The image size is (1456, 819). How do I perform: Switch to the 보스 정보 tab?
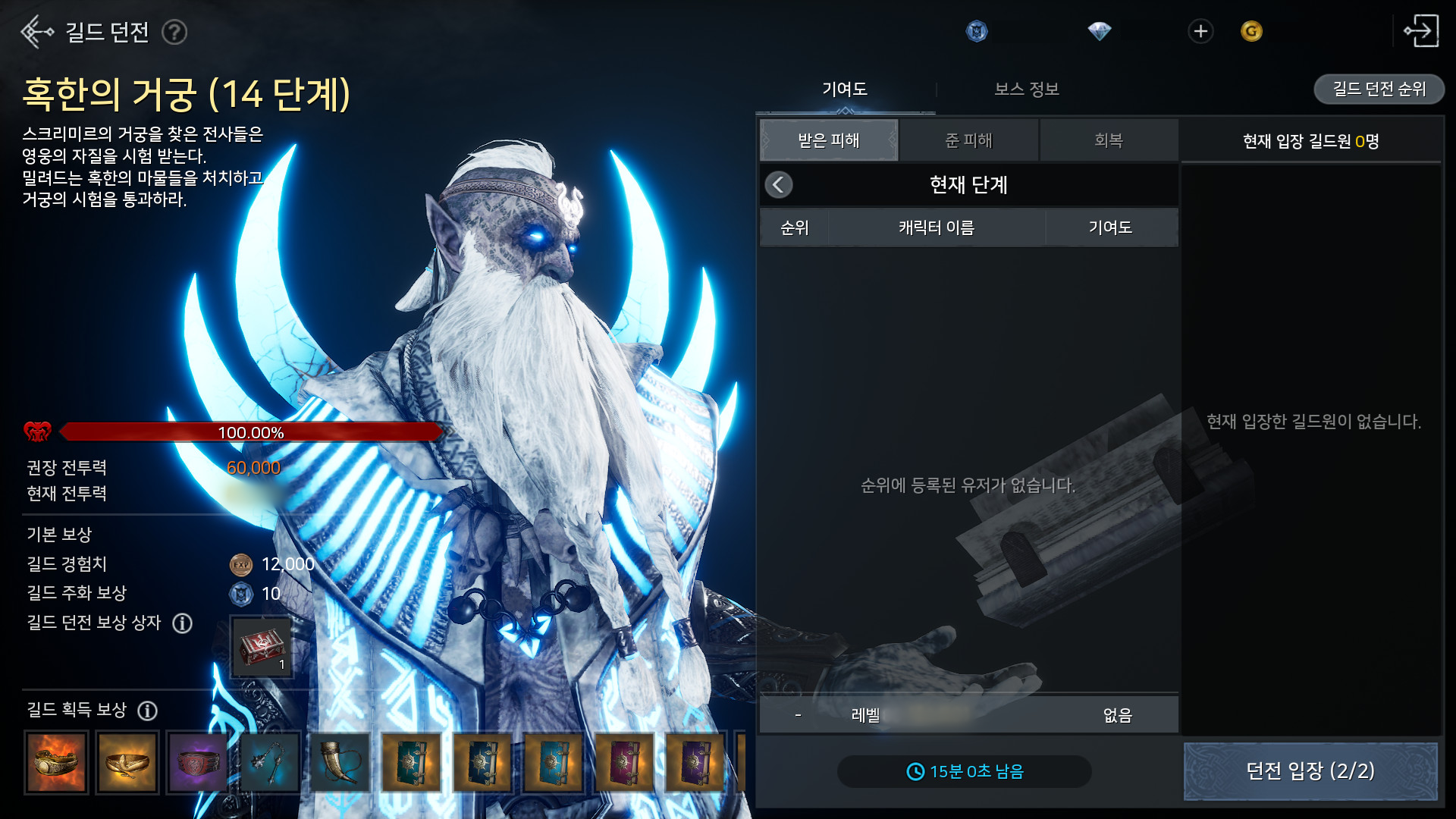[1026, 89]
